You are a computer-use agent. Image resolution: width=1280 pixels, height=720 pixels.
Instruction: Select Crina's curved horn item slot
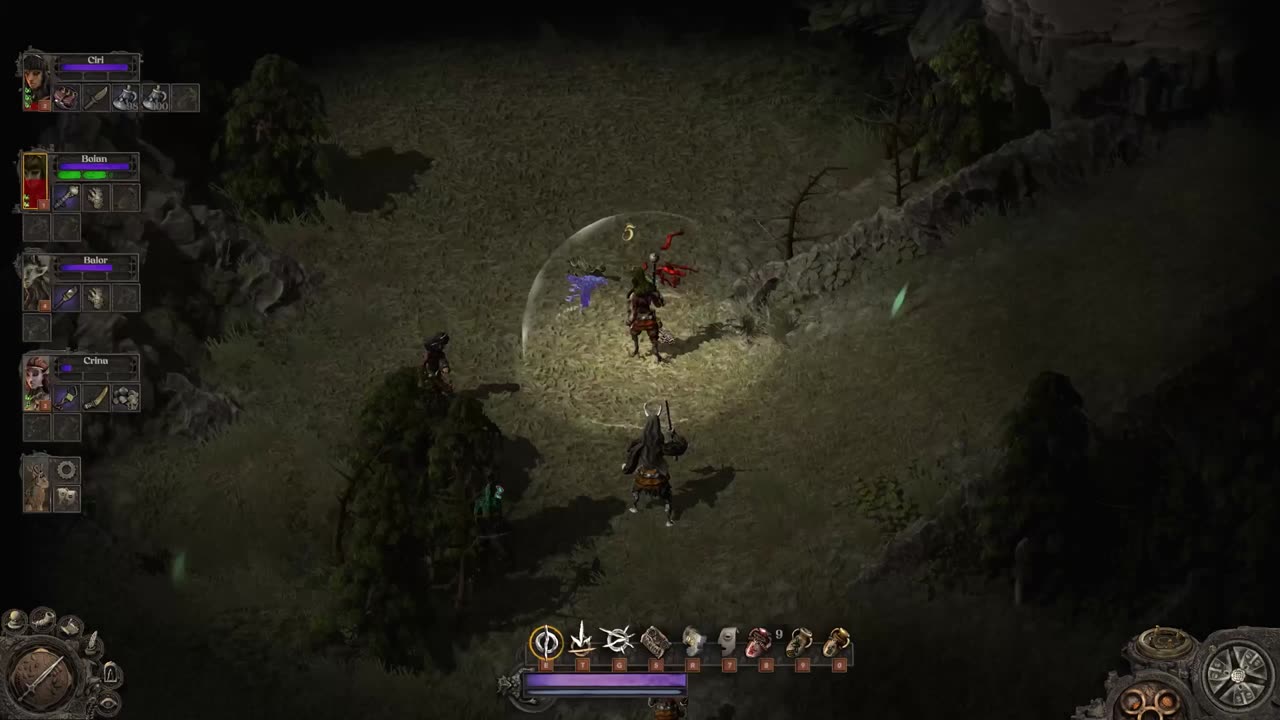[x=96, y=398]
